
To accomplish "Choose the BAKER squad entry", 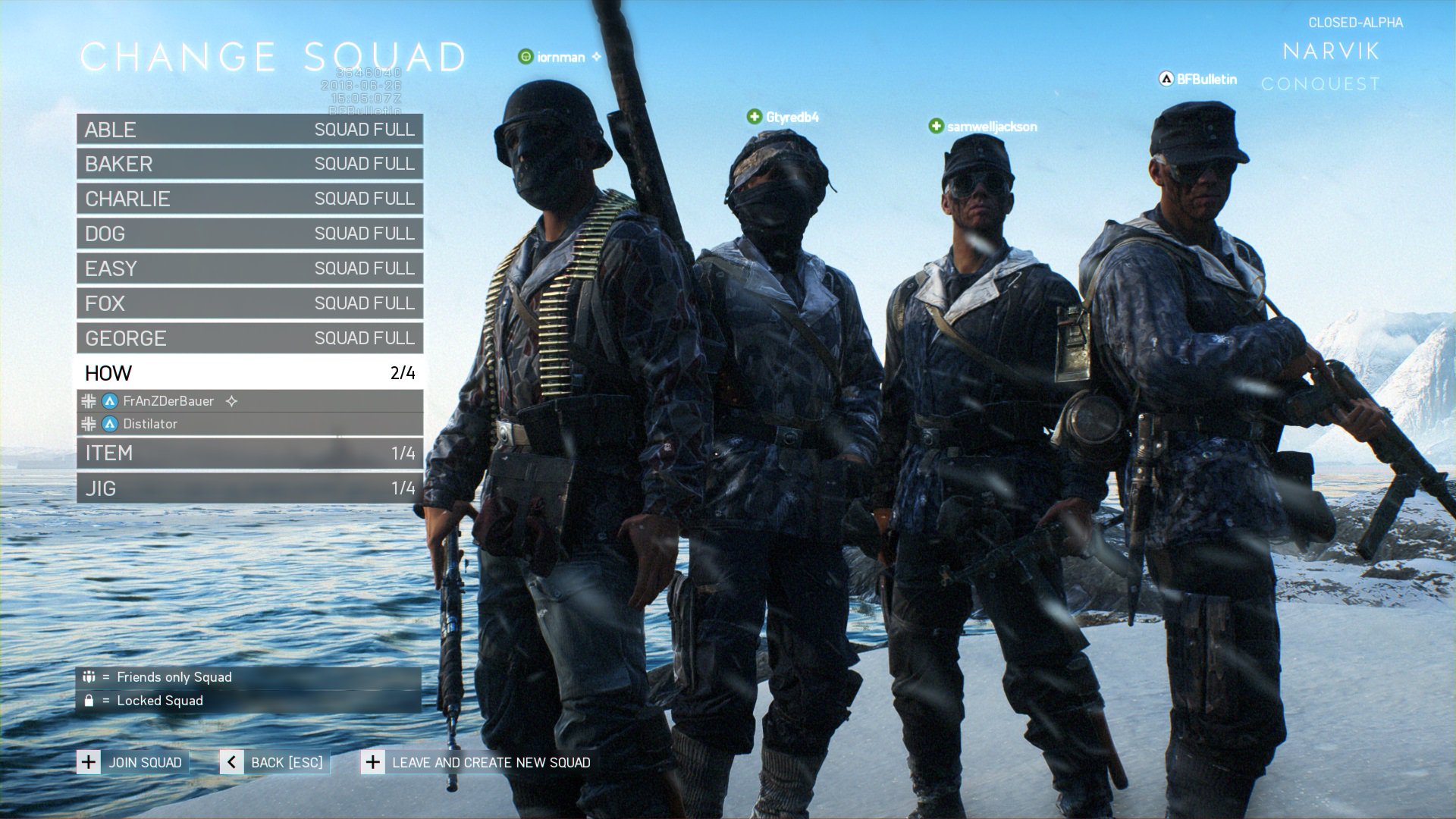I will coord(249,164).
